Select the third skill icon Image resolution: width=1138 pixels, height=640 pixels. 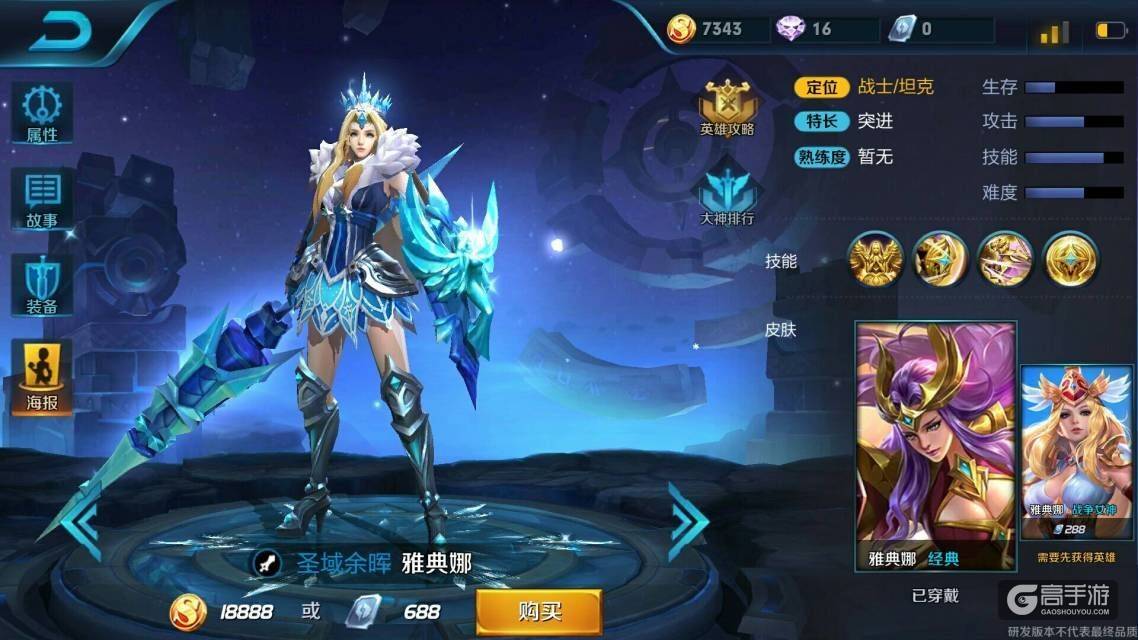tap(1006, 260)
